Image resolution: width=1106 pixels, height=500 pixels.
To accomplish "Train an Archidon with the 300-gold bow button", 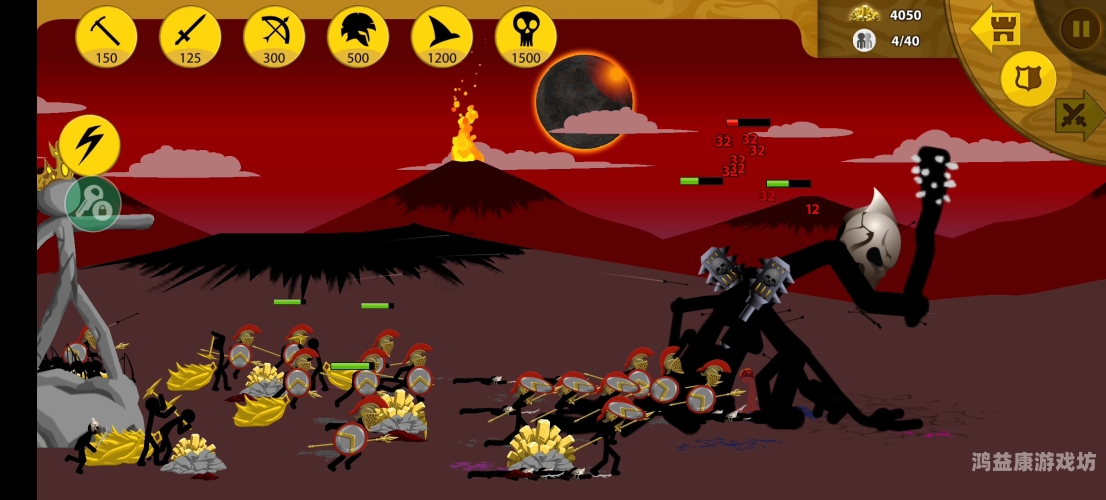I will coord(274,36).
